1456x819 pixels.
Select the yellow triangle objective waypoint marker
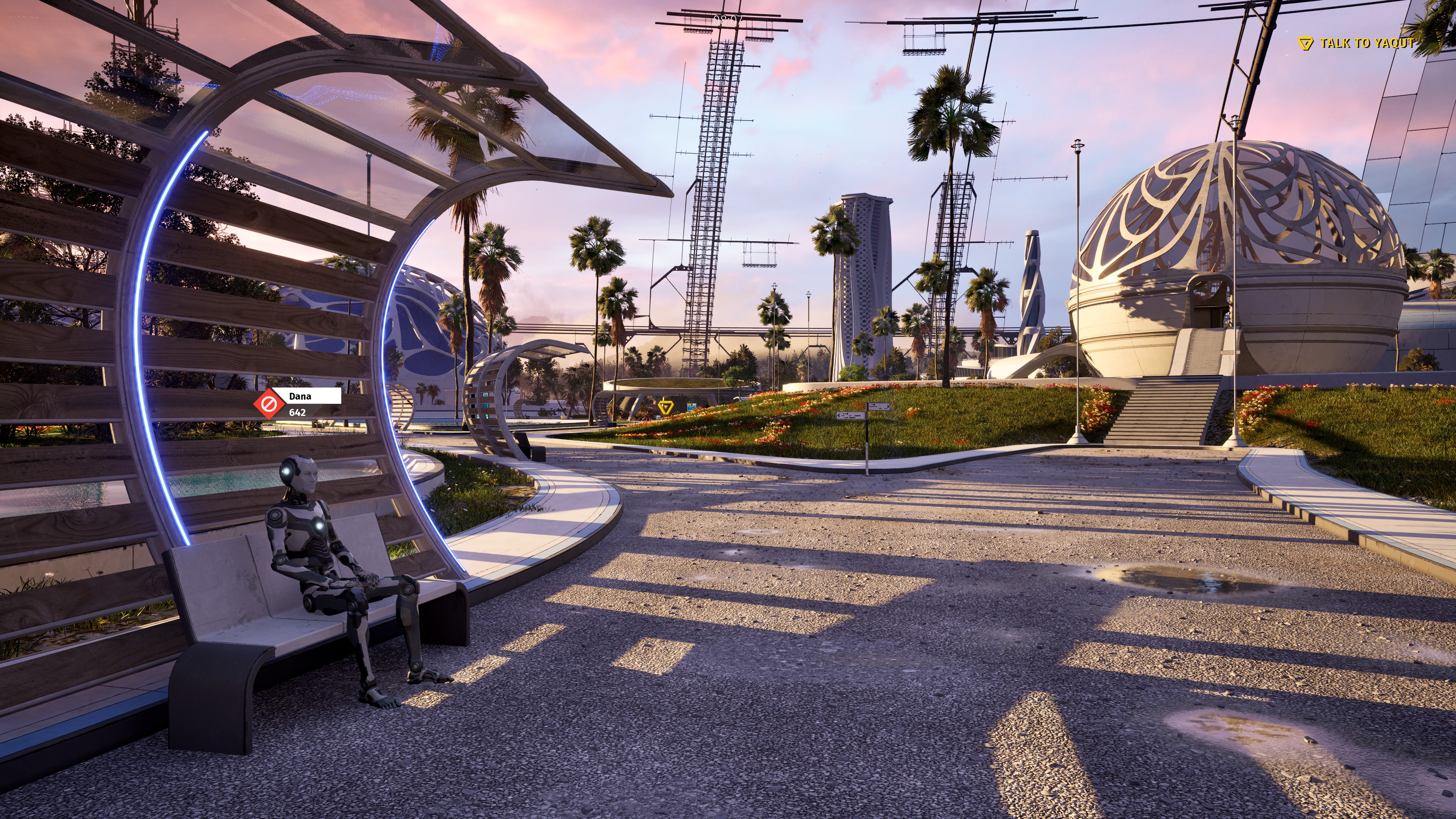[x=666, y=406]
